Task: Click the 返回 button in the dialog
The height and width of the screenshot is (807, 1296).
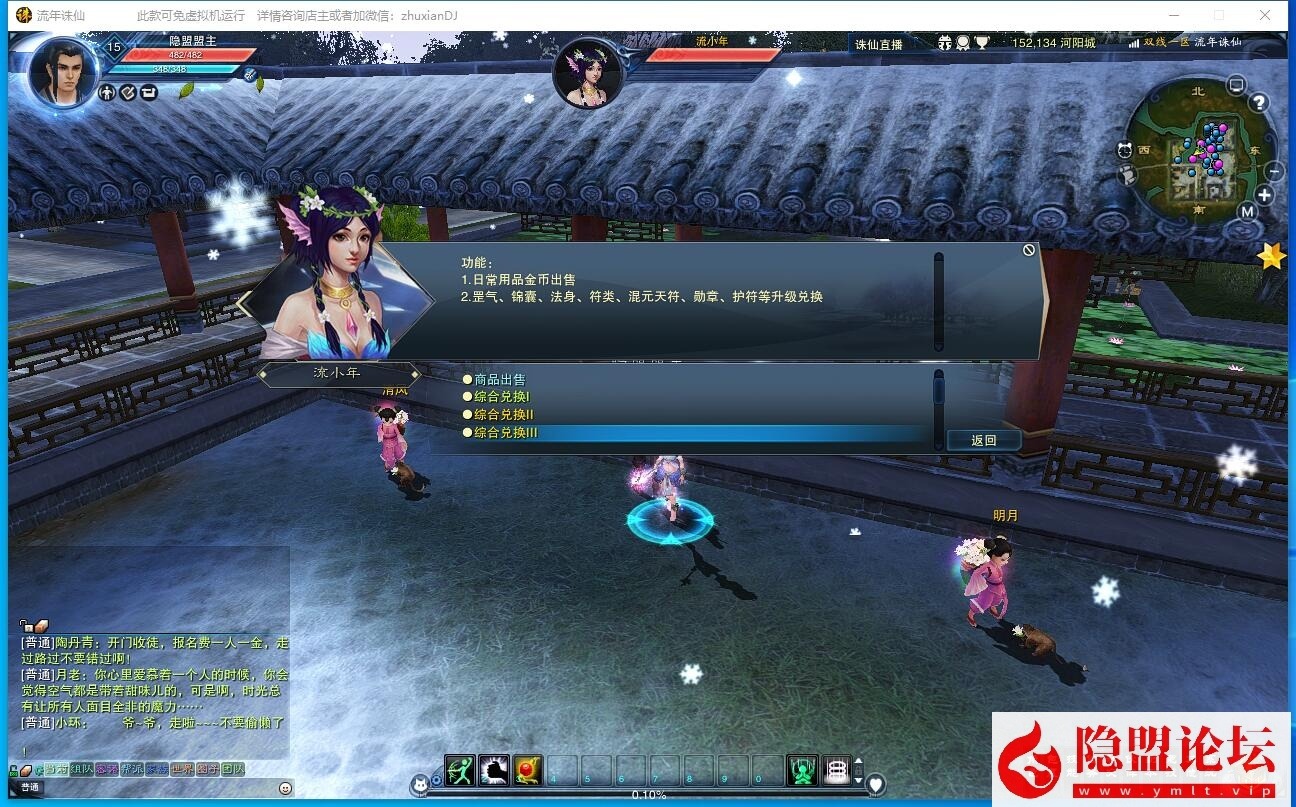Action: point(984,439)
